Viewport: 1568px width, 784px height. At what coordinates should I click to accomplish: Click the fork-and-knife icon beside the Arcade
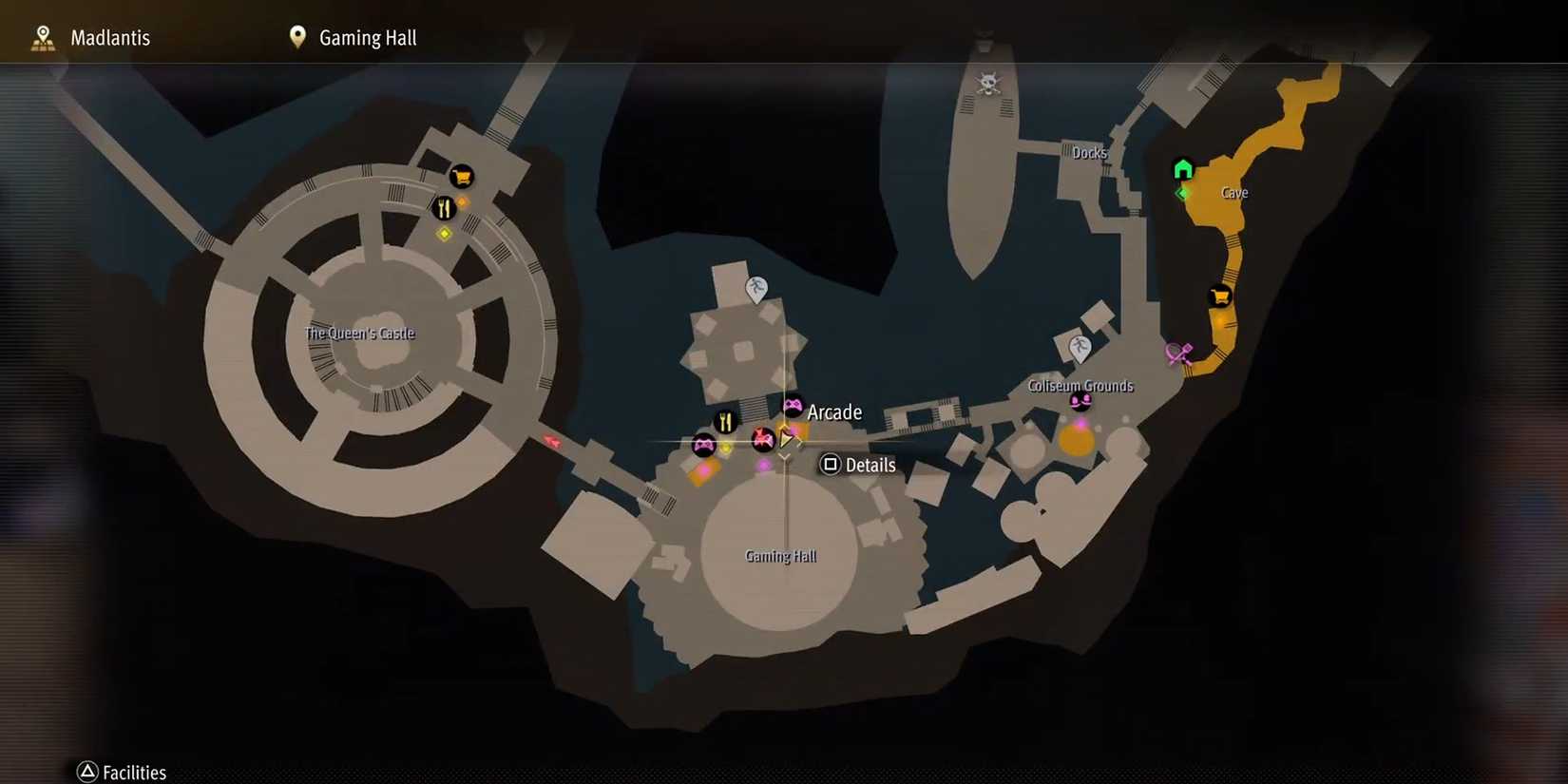726,421
